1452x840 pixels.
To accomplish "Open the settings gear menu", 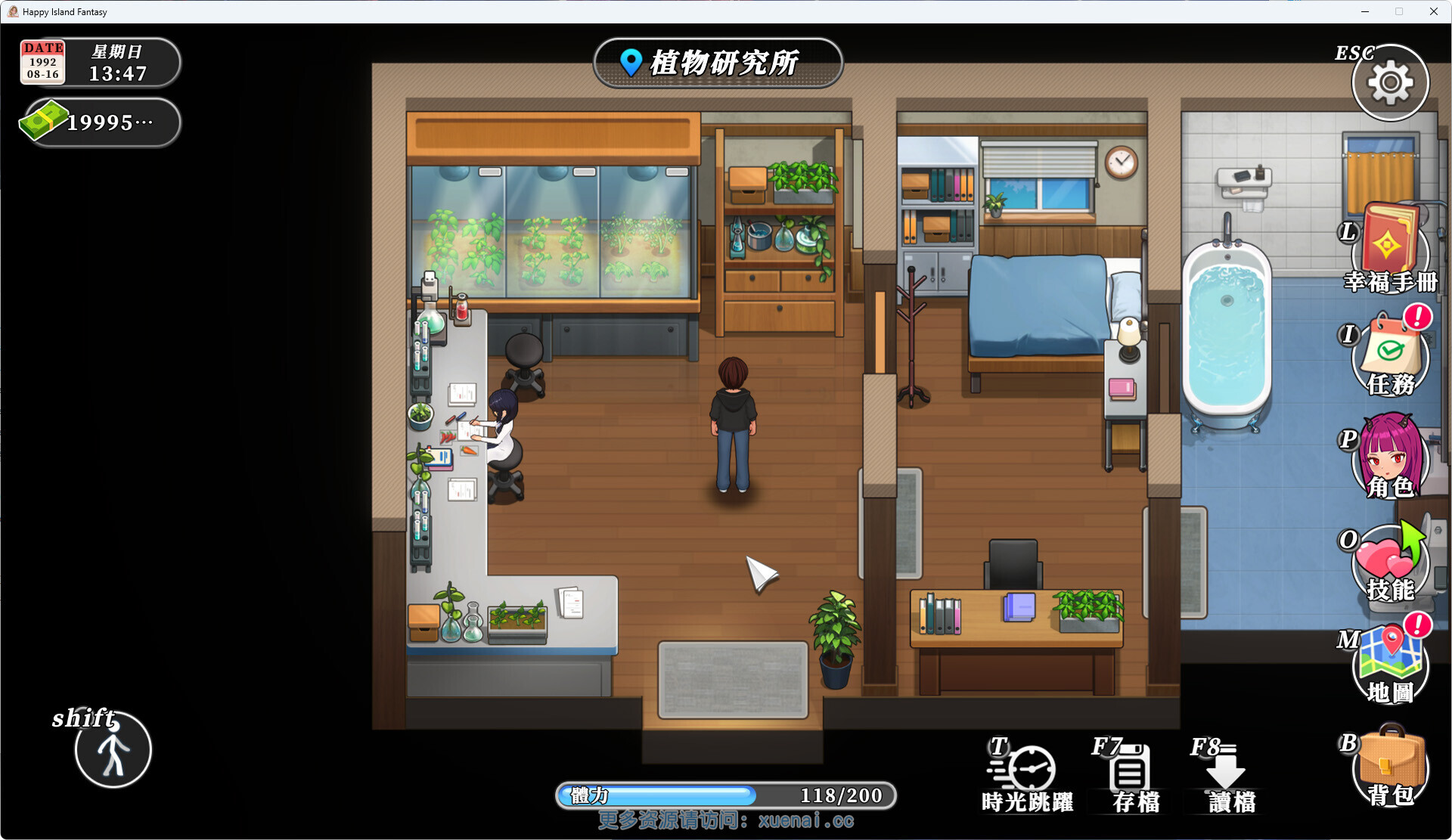I will (x=1390, y=82).
